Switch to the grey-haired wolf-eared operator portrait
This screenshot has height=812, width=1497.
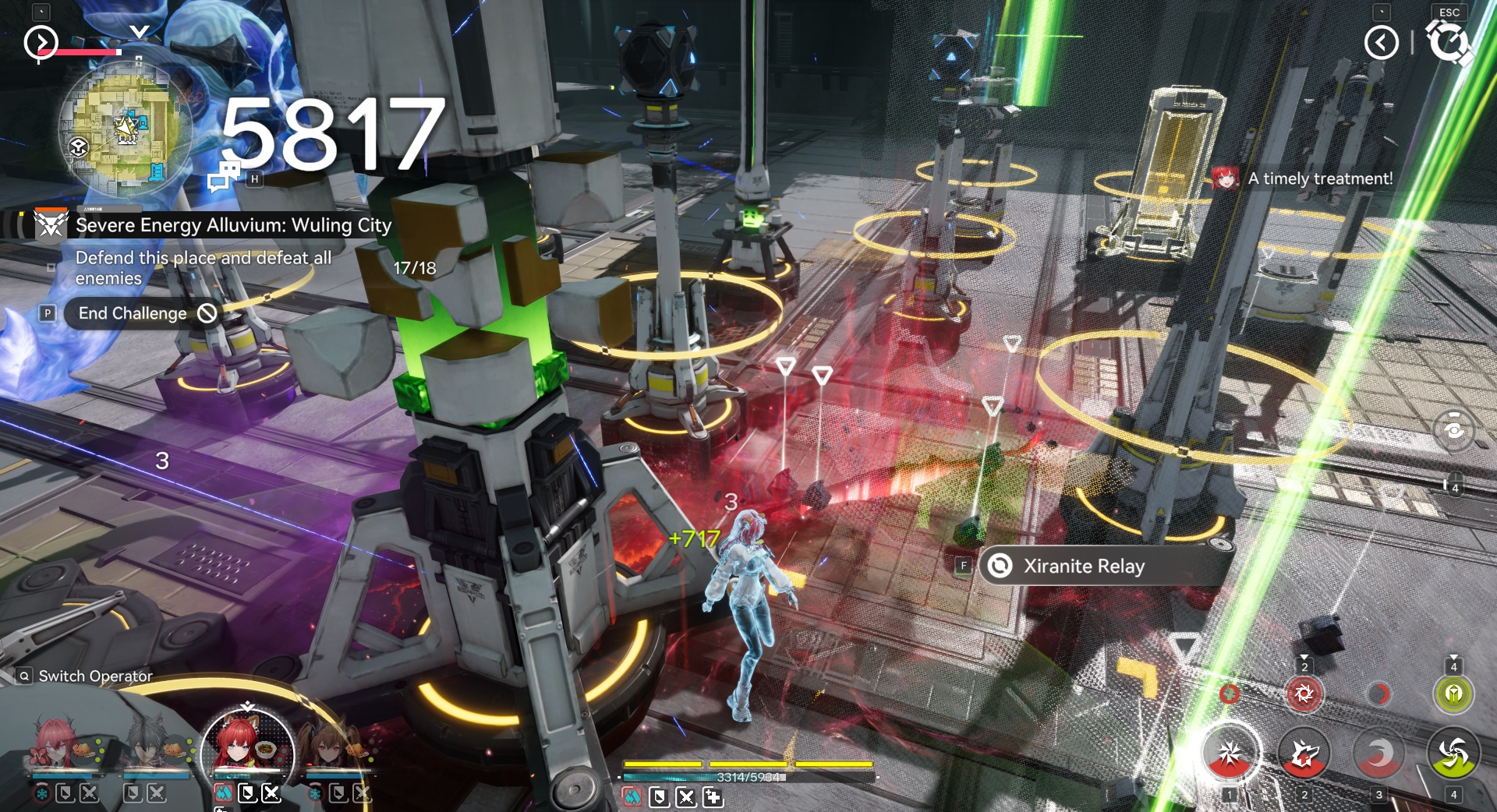pyautogui.click(x=150, y=744)
